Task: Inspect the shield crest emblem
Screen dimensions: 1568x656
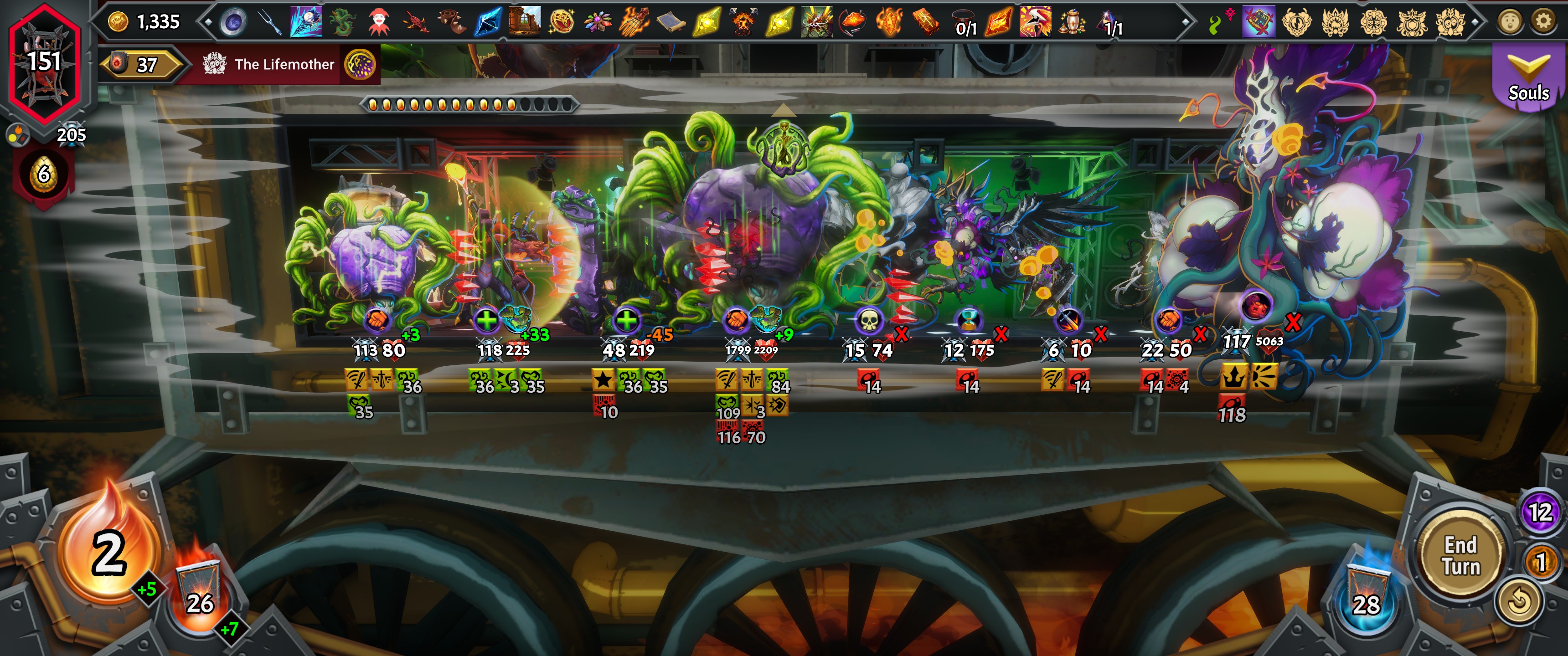Action: (x=1412, y=23)
